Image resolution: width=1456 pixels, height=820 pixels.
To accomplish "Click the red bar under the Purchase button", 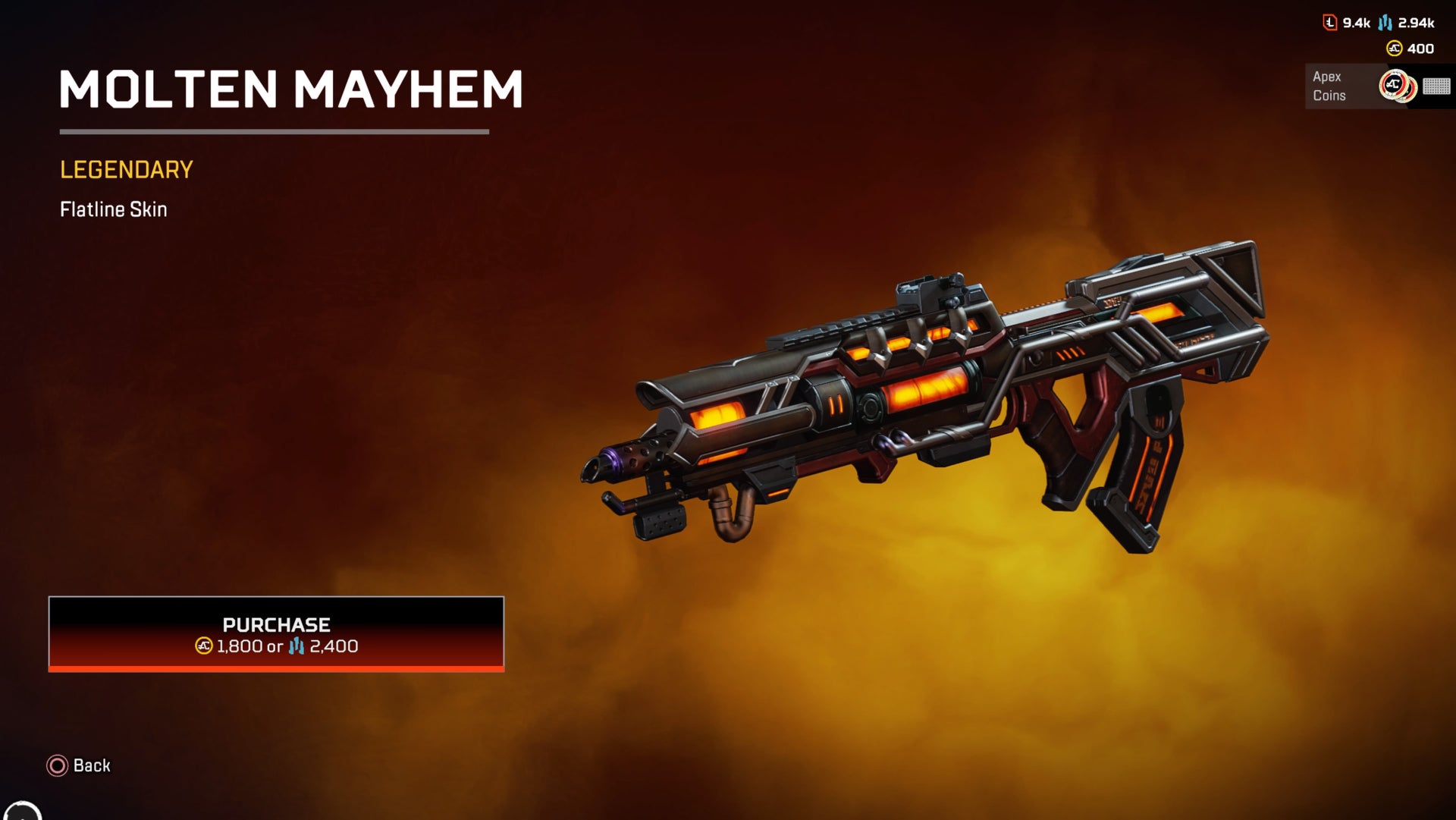I will point(277,669).
